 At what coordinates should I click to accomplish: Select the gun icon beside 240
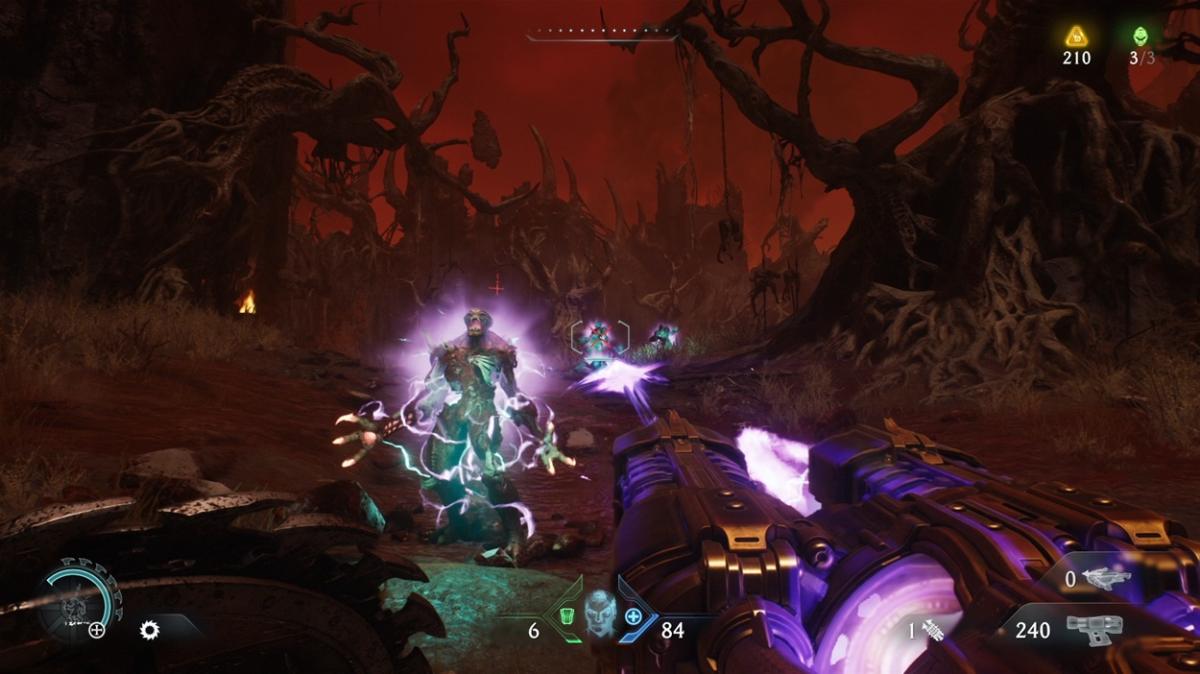click(1092, 629)
